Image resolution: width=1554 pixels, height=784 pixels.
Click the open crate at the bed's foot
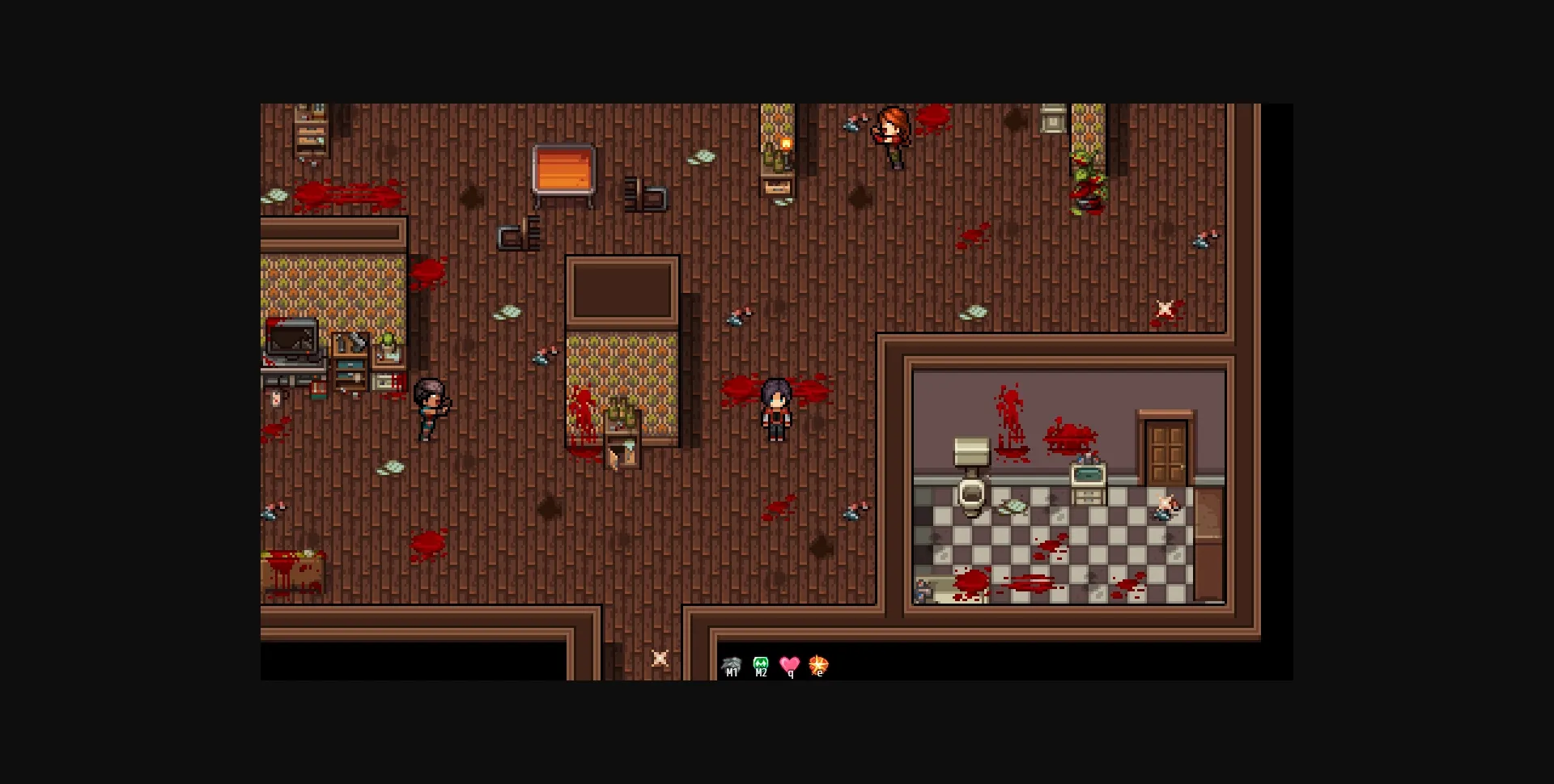coord(622,453)
